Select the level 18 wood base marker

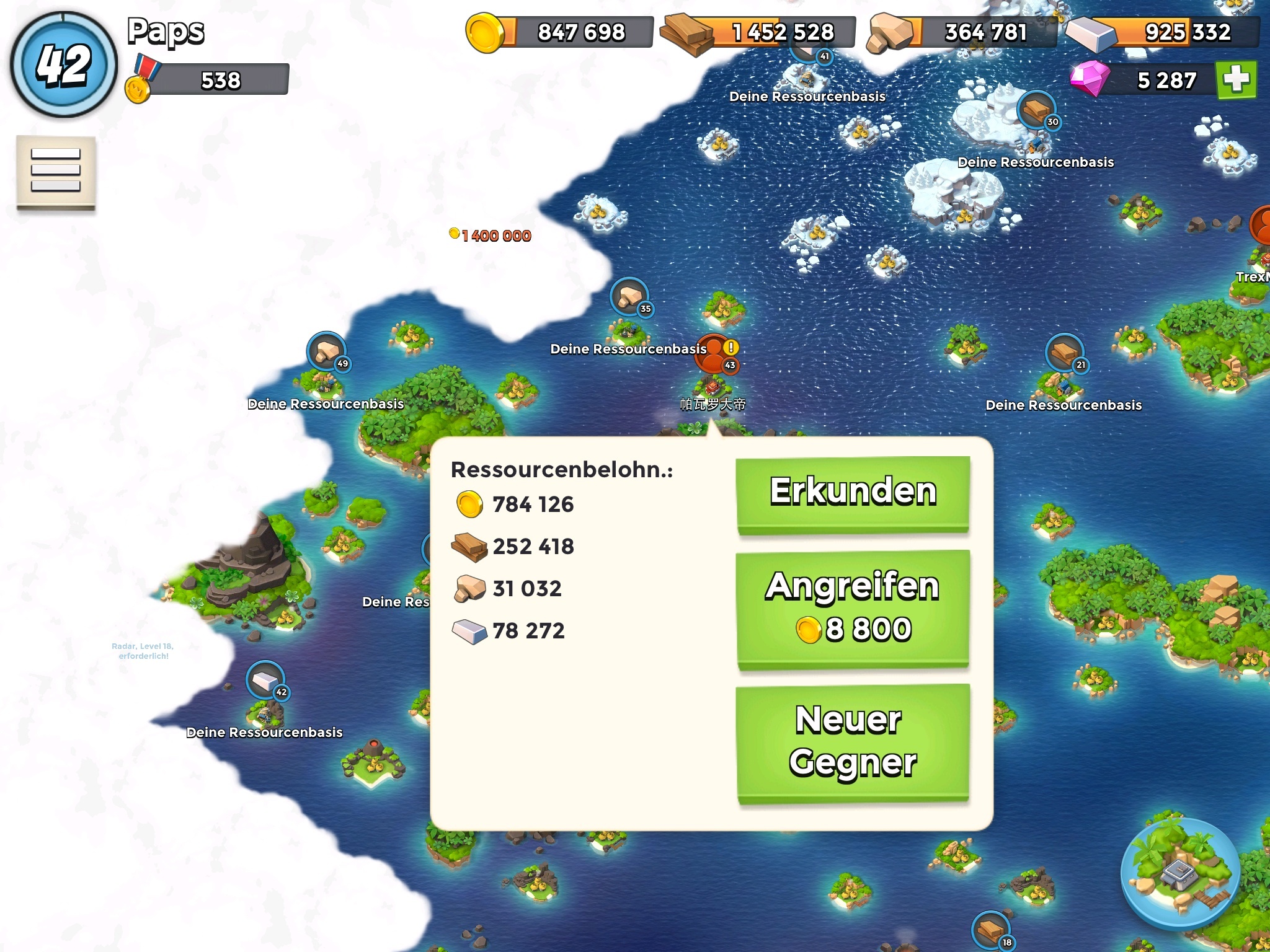pos(991,930)
